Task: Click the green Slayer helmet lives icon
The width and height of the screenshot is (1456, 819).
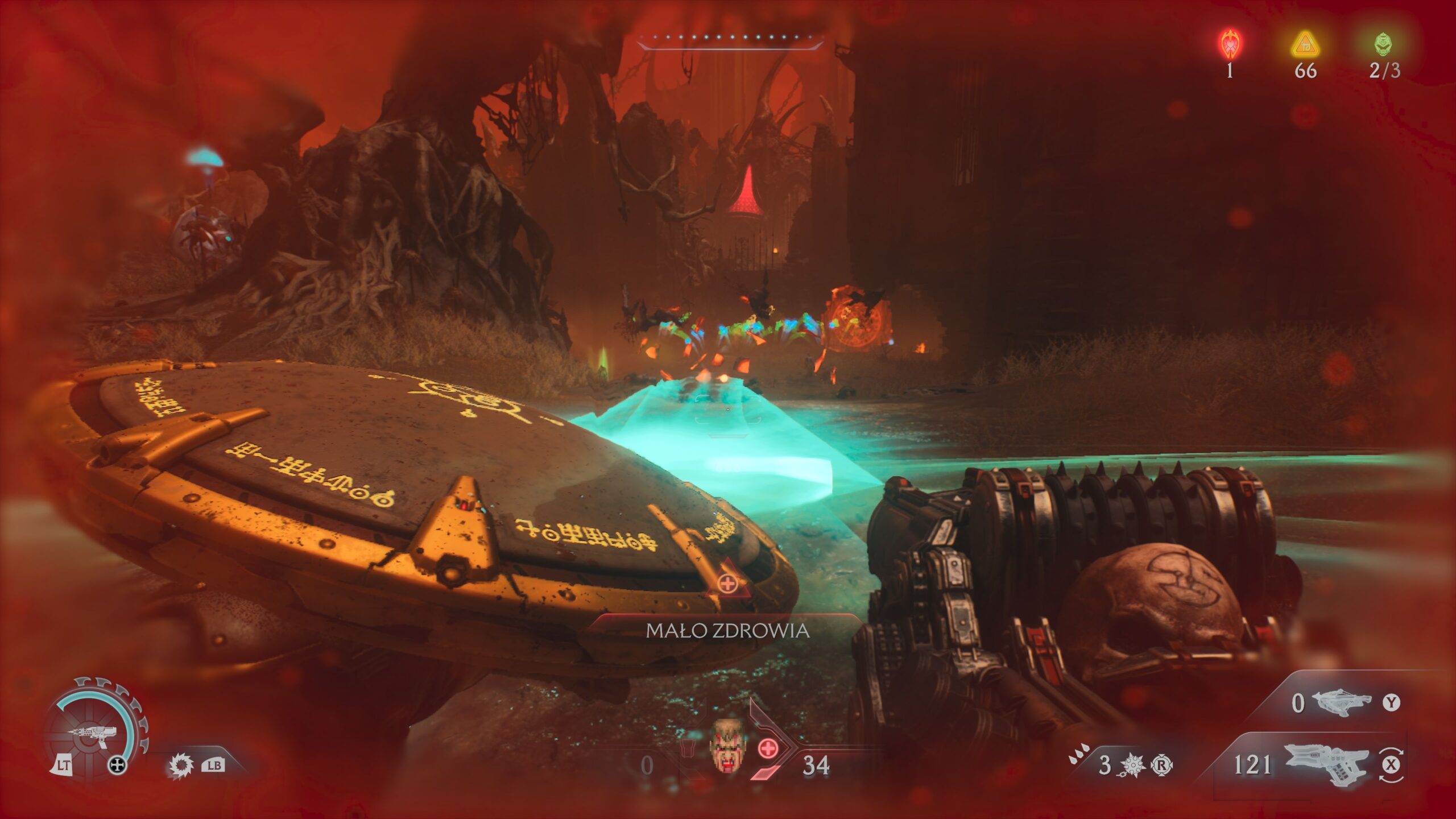Action: (1384, 44)
